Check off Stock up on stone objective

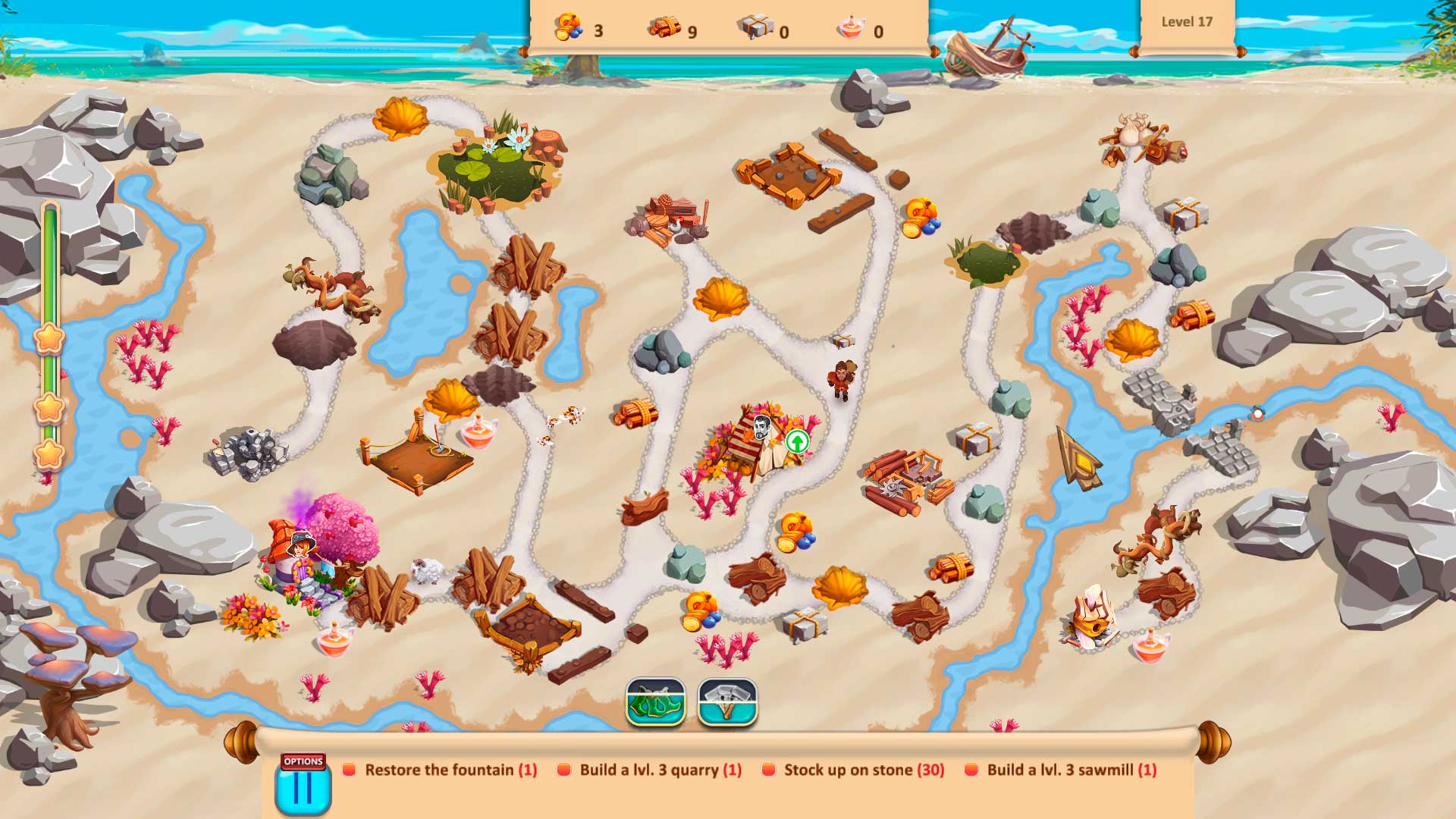(x=770, y=770)
